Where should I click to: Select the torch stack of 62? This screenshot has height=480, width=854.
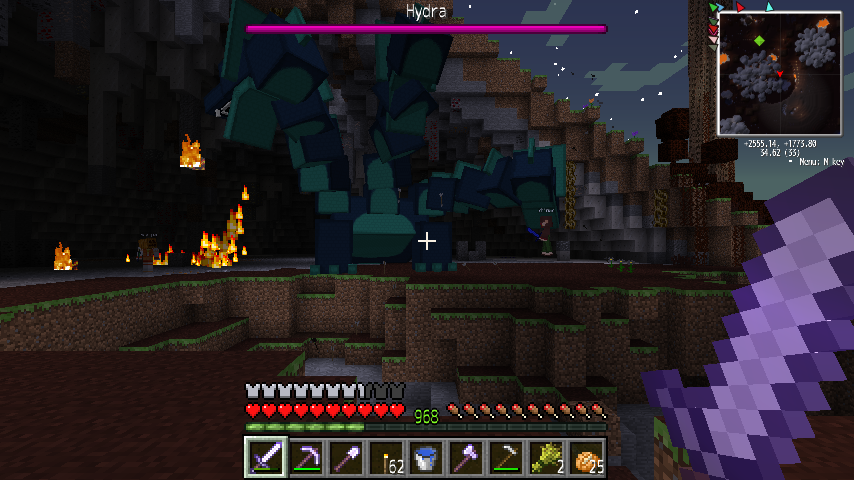(x=386, y=458)
